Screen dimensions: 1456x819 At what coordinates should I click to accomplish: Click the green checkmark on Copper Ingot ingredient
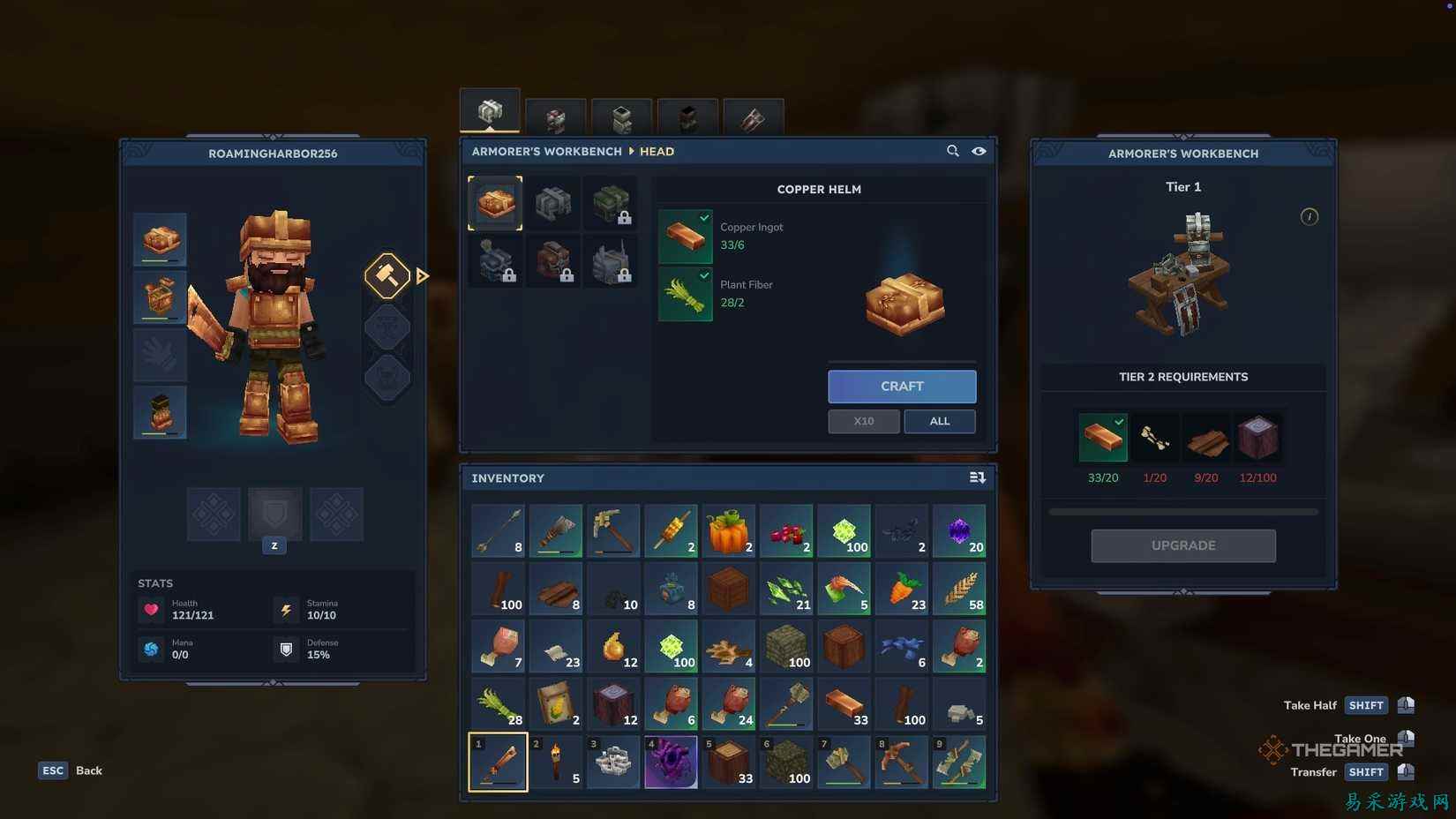click(x=703, y=218)
